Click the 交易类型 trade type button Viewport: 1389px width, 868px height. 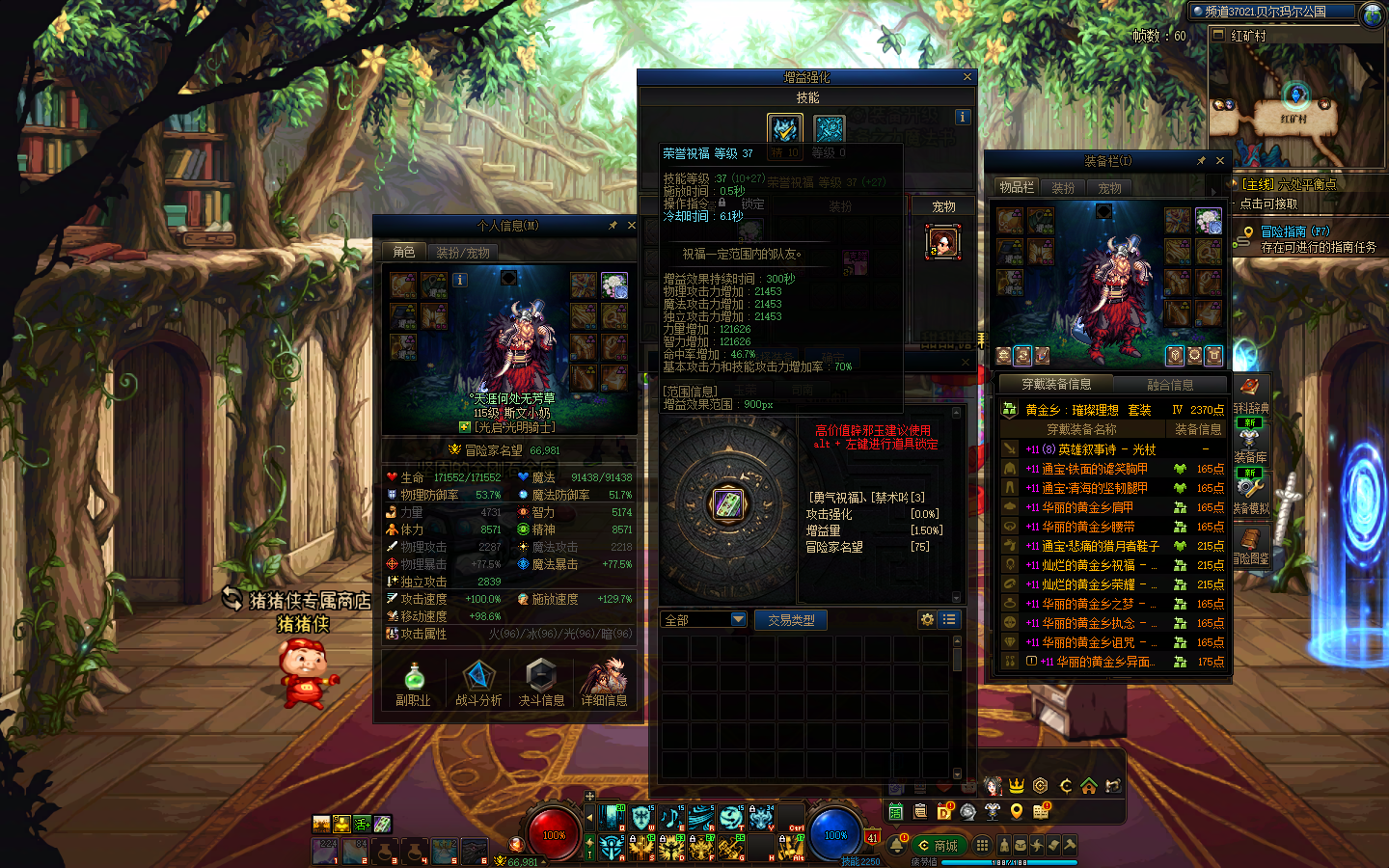[x=791, y=620]
